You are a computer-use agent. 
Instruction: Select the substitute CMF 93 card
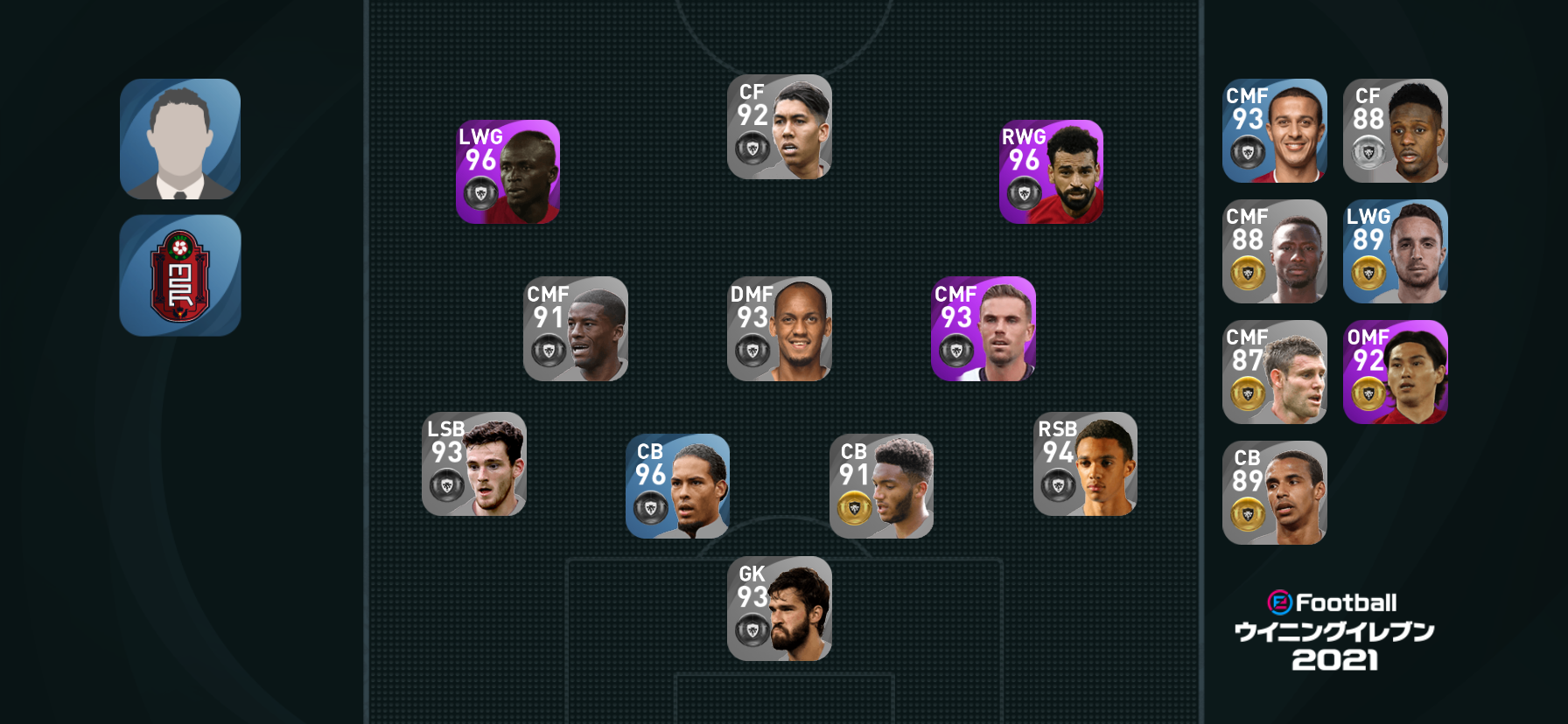[x=1275, y=131]
